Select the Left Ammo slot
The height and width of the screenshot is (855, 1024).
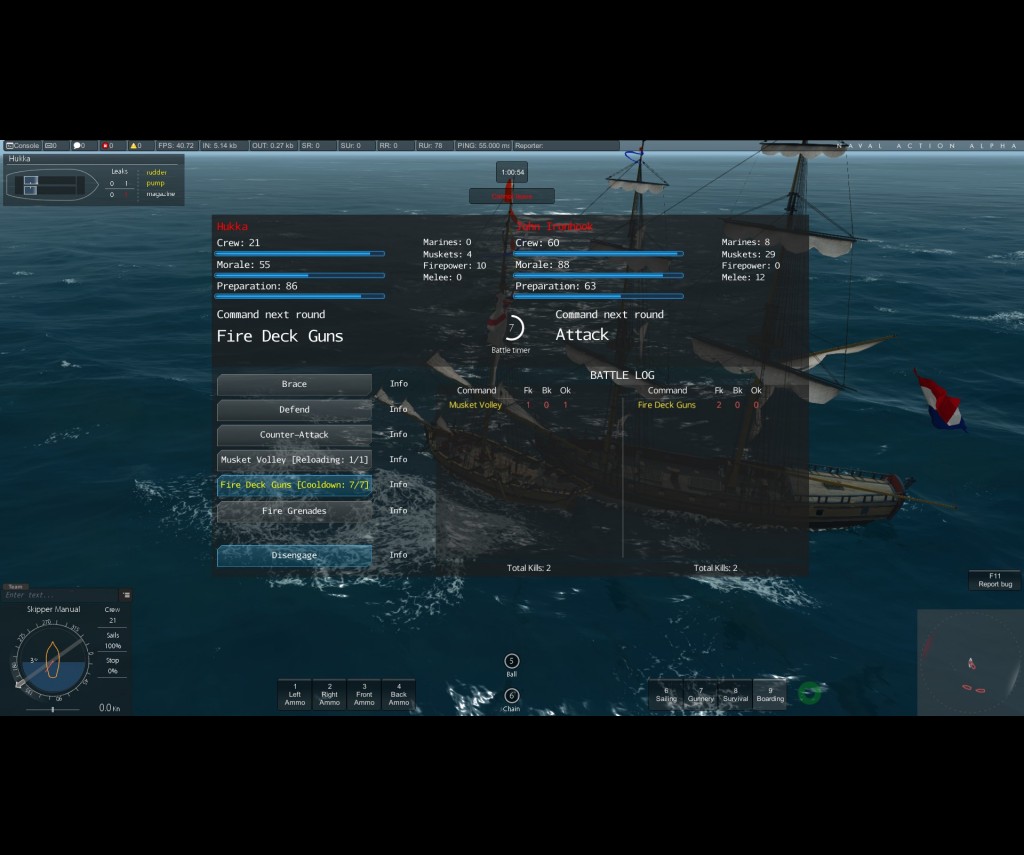[x=295, y=695]
